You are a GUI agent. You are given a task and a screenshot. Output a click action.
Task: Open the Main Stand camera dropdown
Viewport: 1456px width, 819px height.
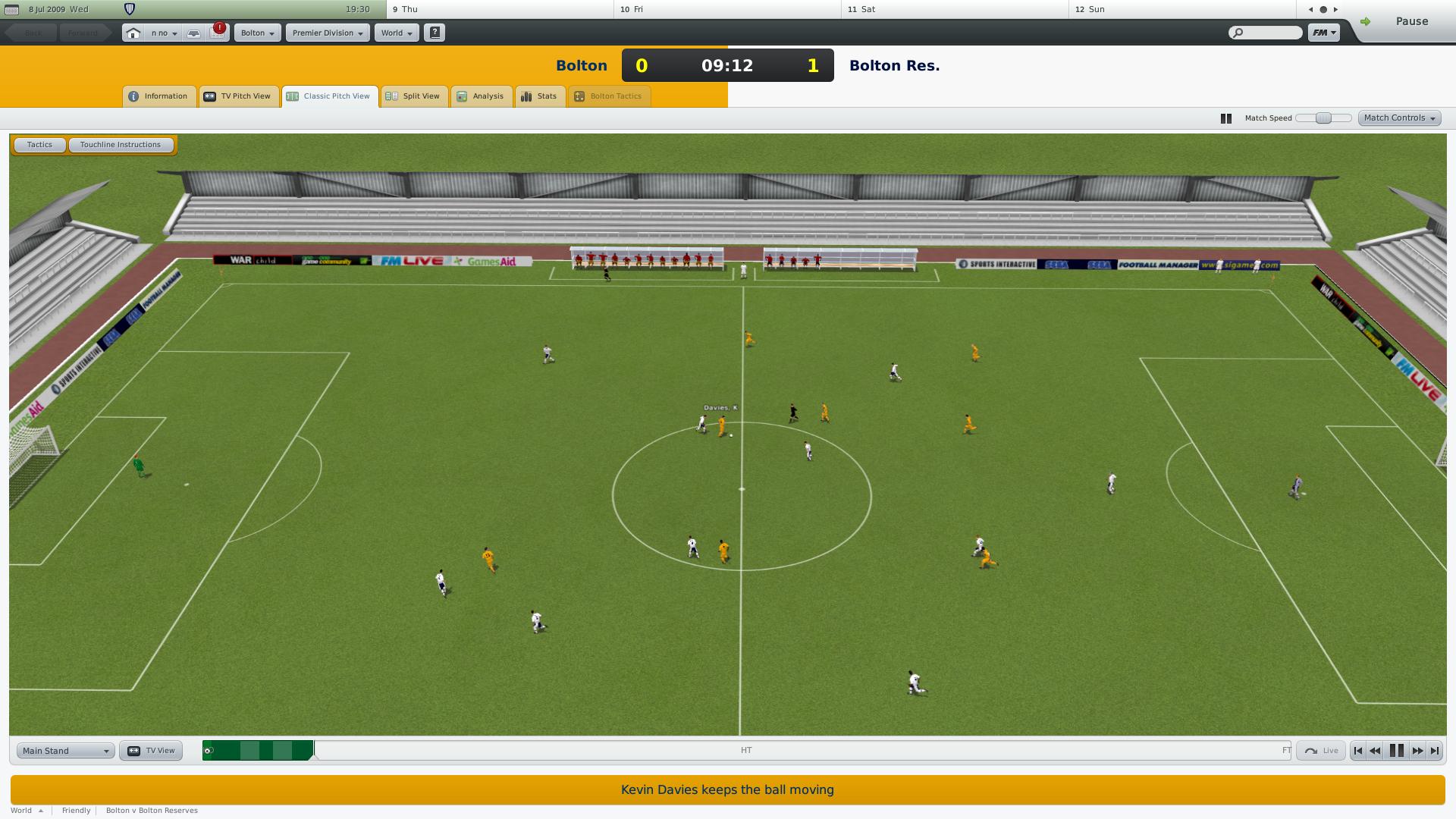(x=64, y=750)
